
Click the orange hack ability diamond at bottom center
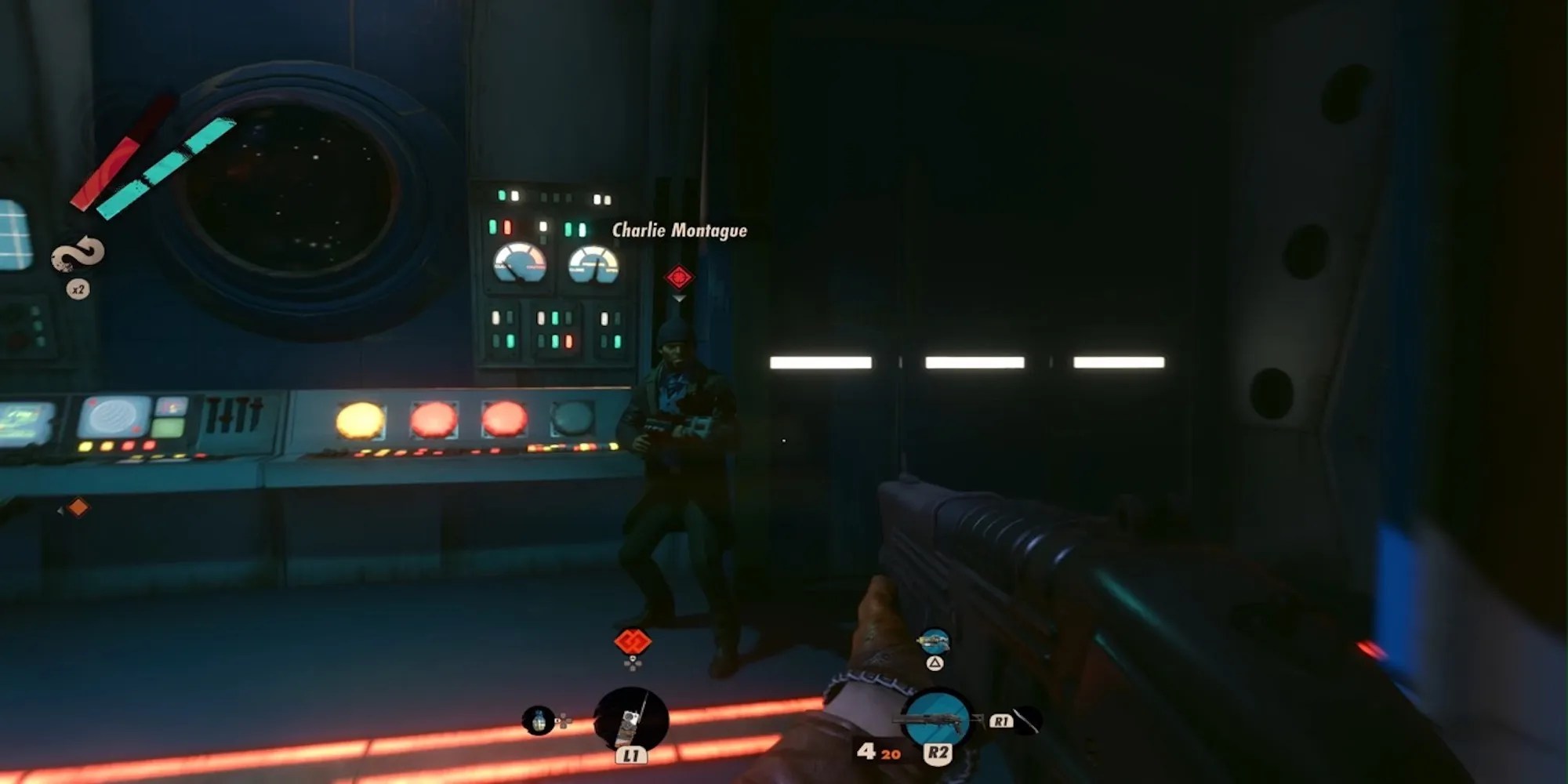click(632, 641)
